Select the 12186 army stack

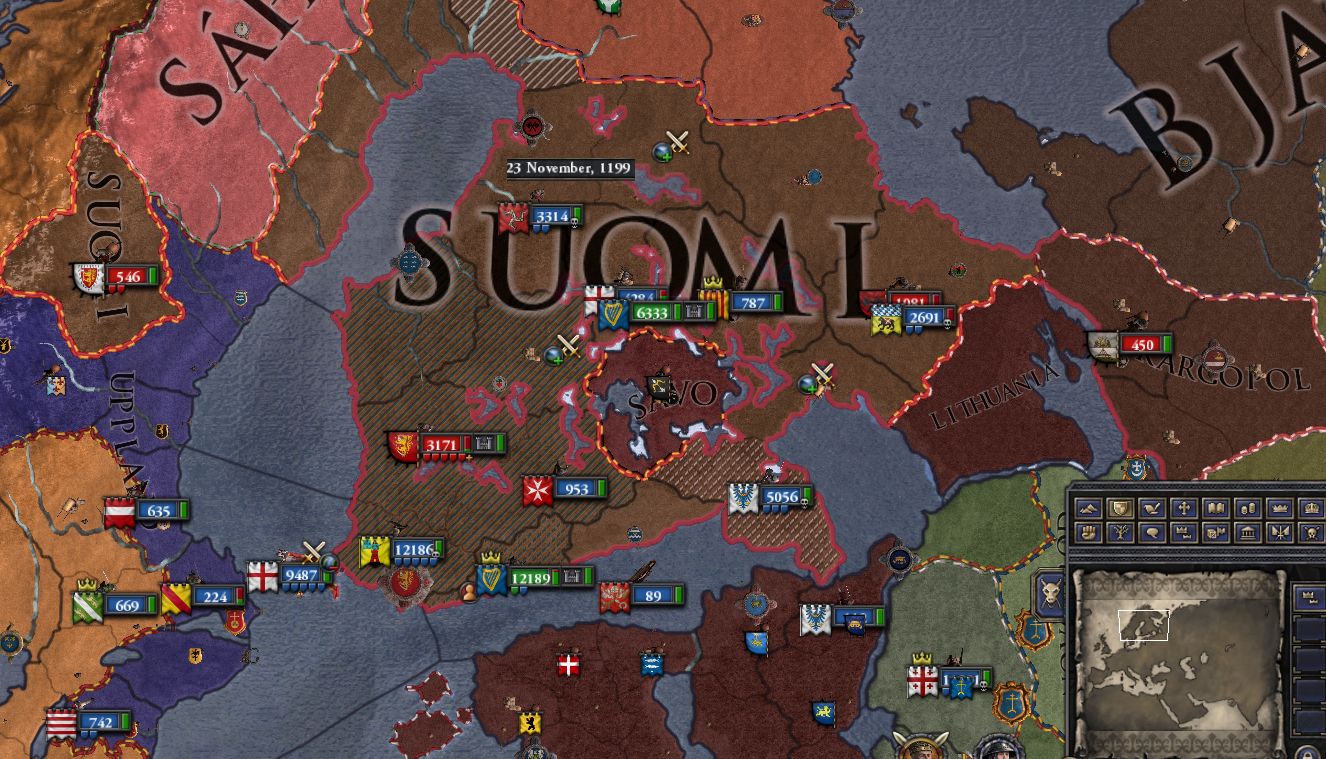pos(420,548)
